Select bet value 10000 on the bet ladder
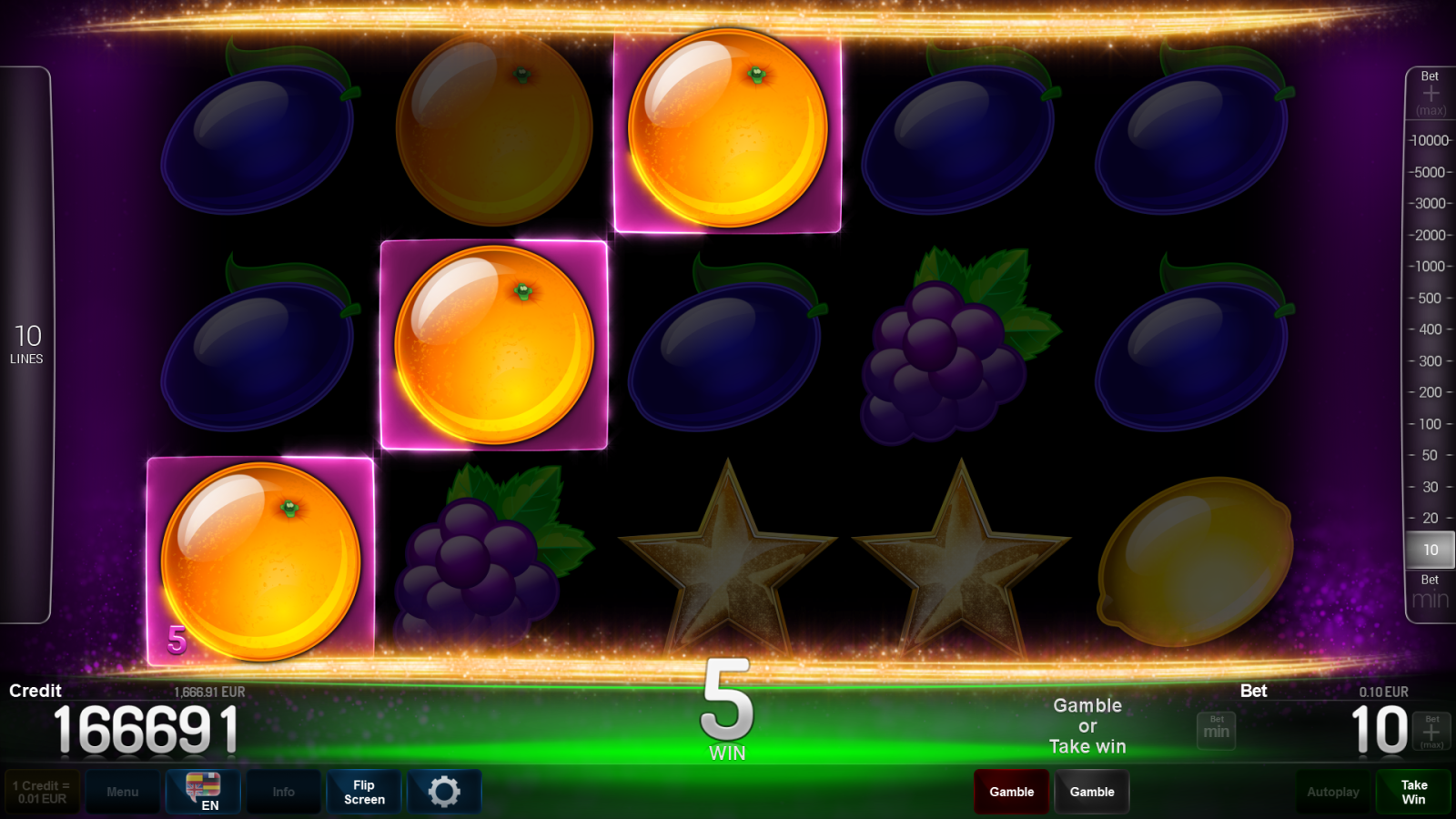The image size is (1456, 819). (x=1429, y=140)
